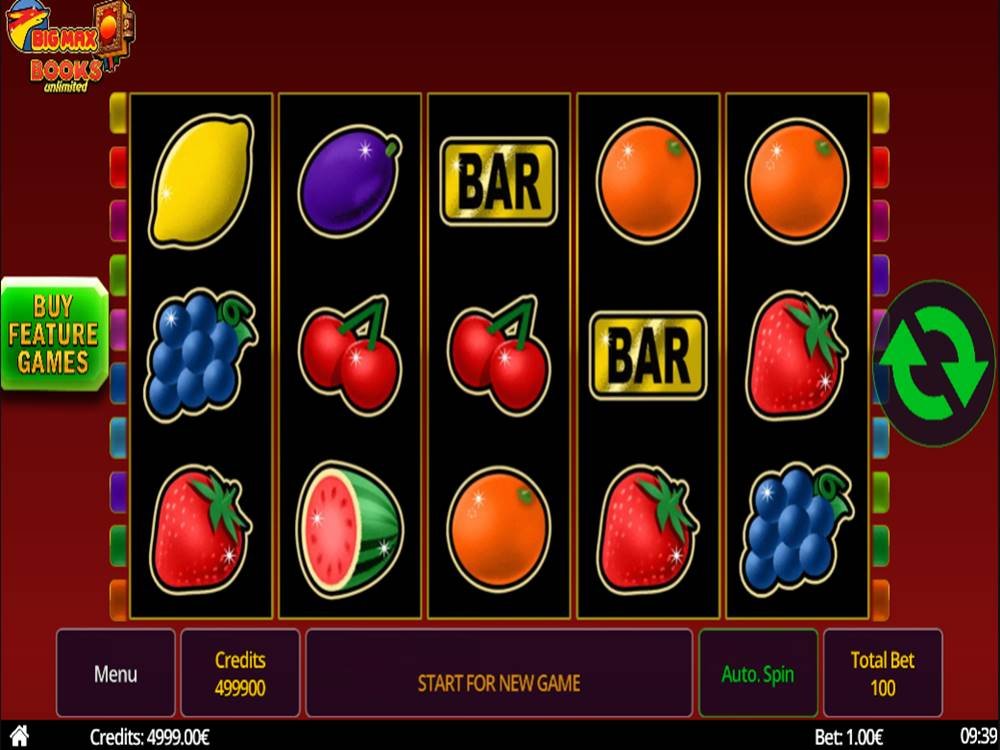Open the Buy Feature Games offer

53,334
